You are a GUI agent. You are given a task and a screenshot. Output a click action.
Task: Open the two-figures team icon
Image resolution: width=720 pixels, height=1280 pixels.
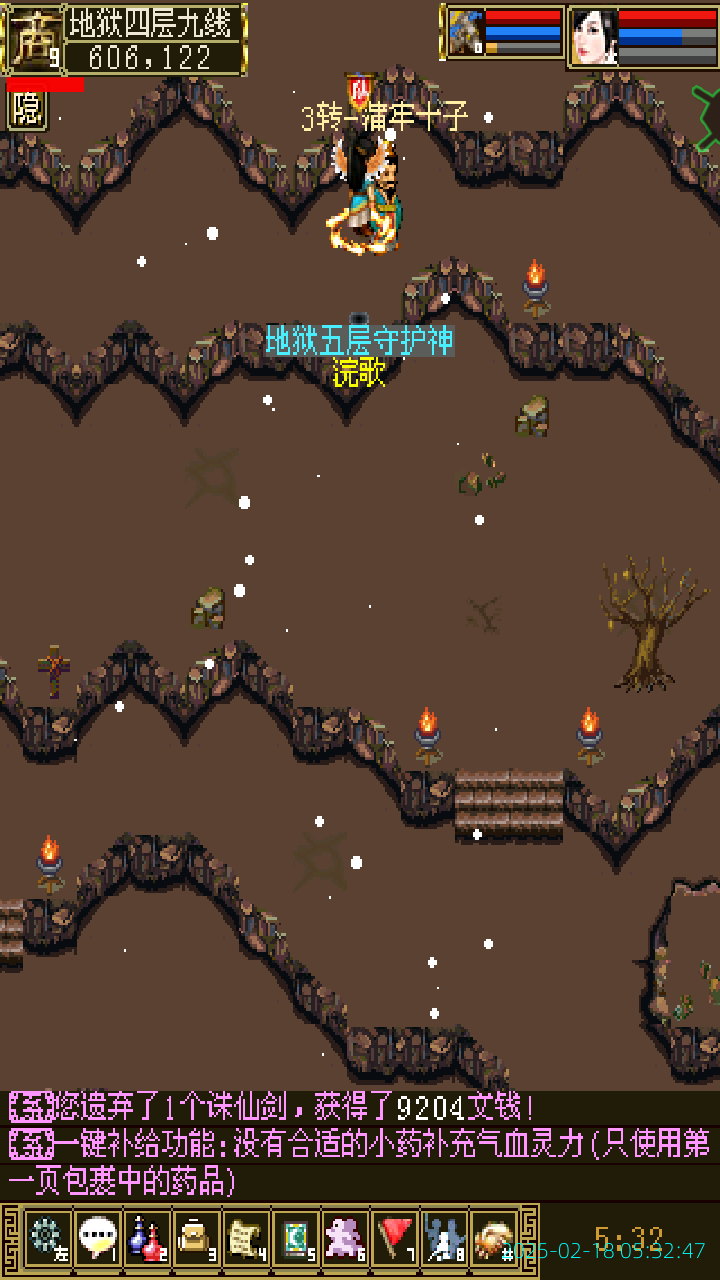pyautogui.click(x=445, y=1238)
